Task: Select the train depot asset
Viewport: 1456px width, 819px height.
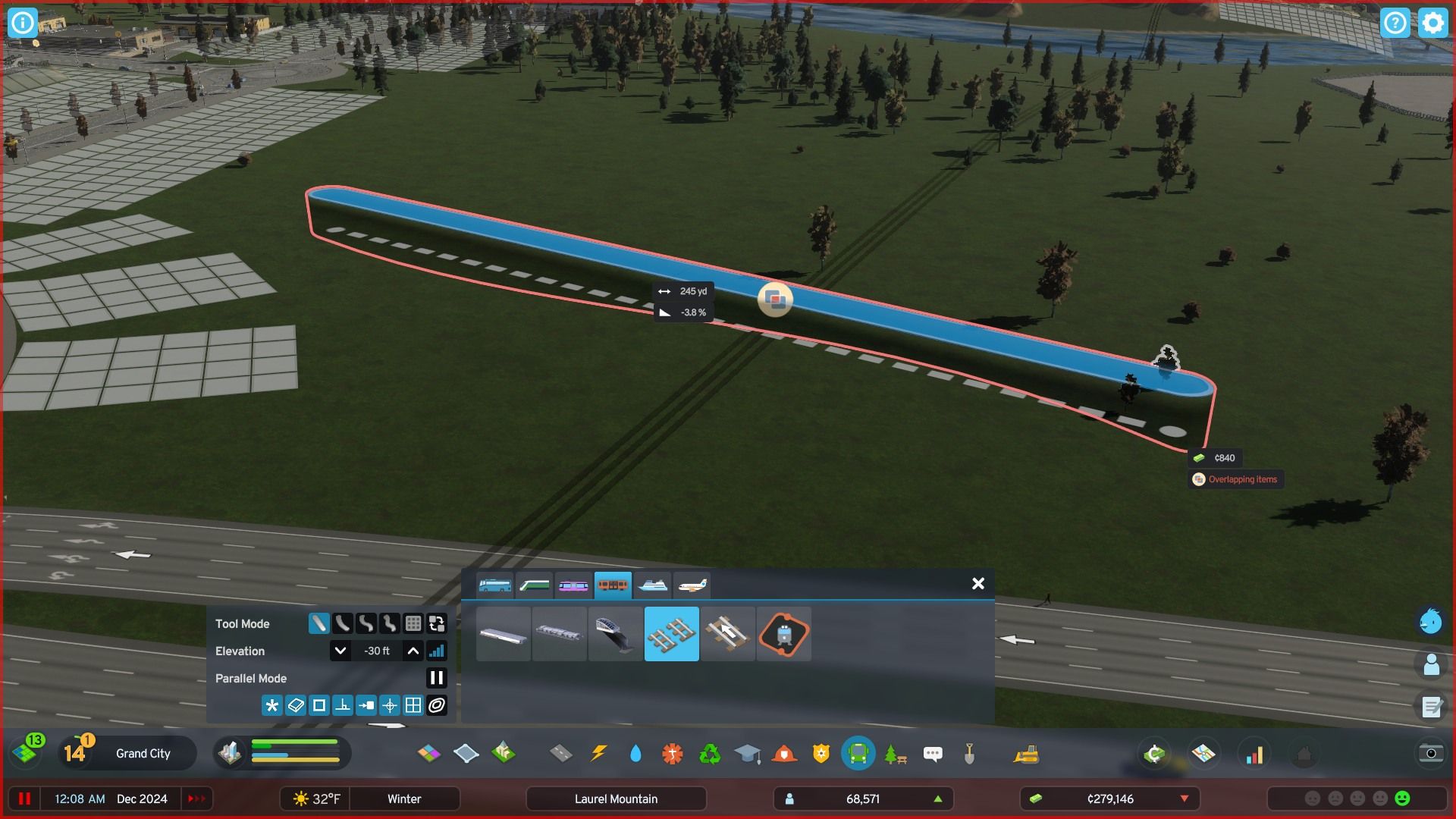Action: pyautogui.click(x=783, y=634)
